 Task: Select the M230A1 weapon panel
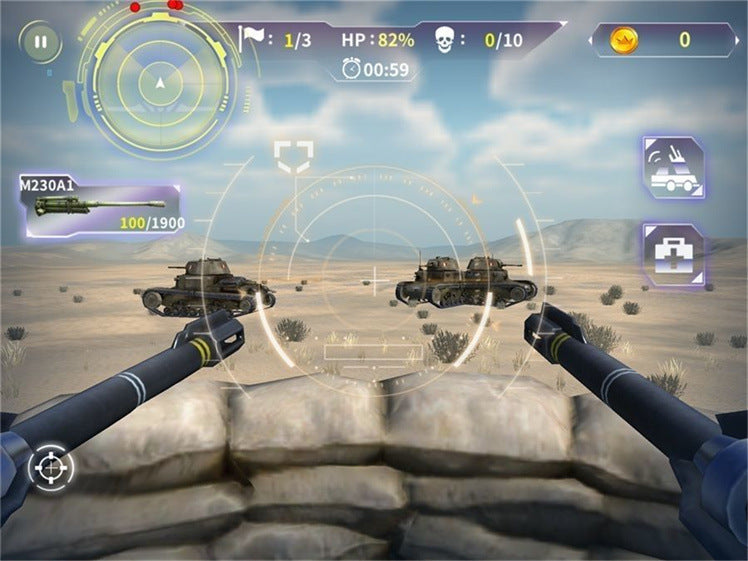click(x=102, y=208)
